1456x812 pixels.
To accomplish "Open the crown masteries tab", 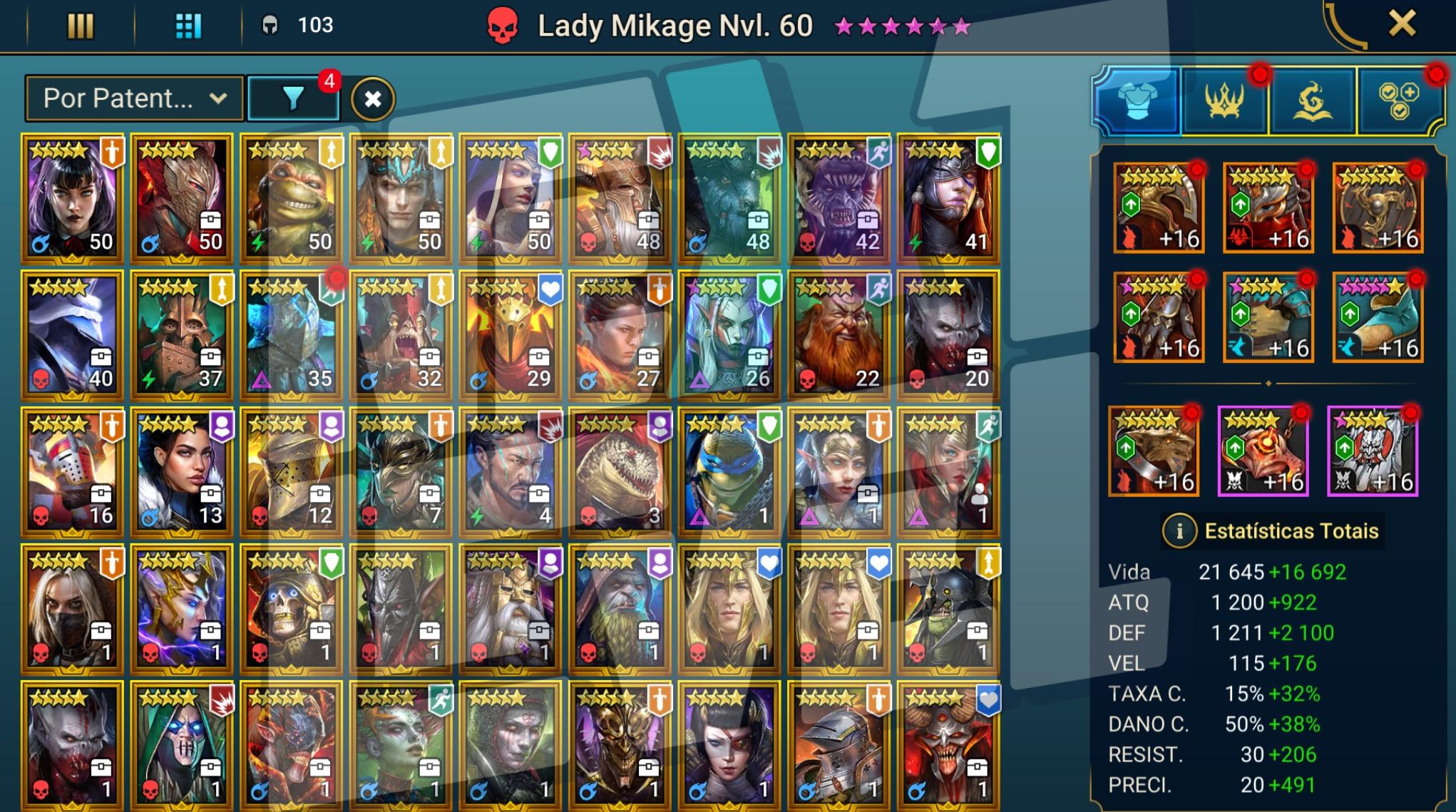I will pyautogui.click(x=1225, y=101).
